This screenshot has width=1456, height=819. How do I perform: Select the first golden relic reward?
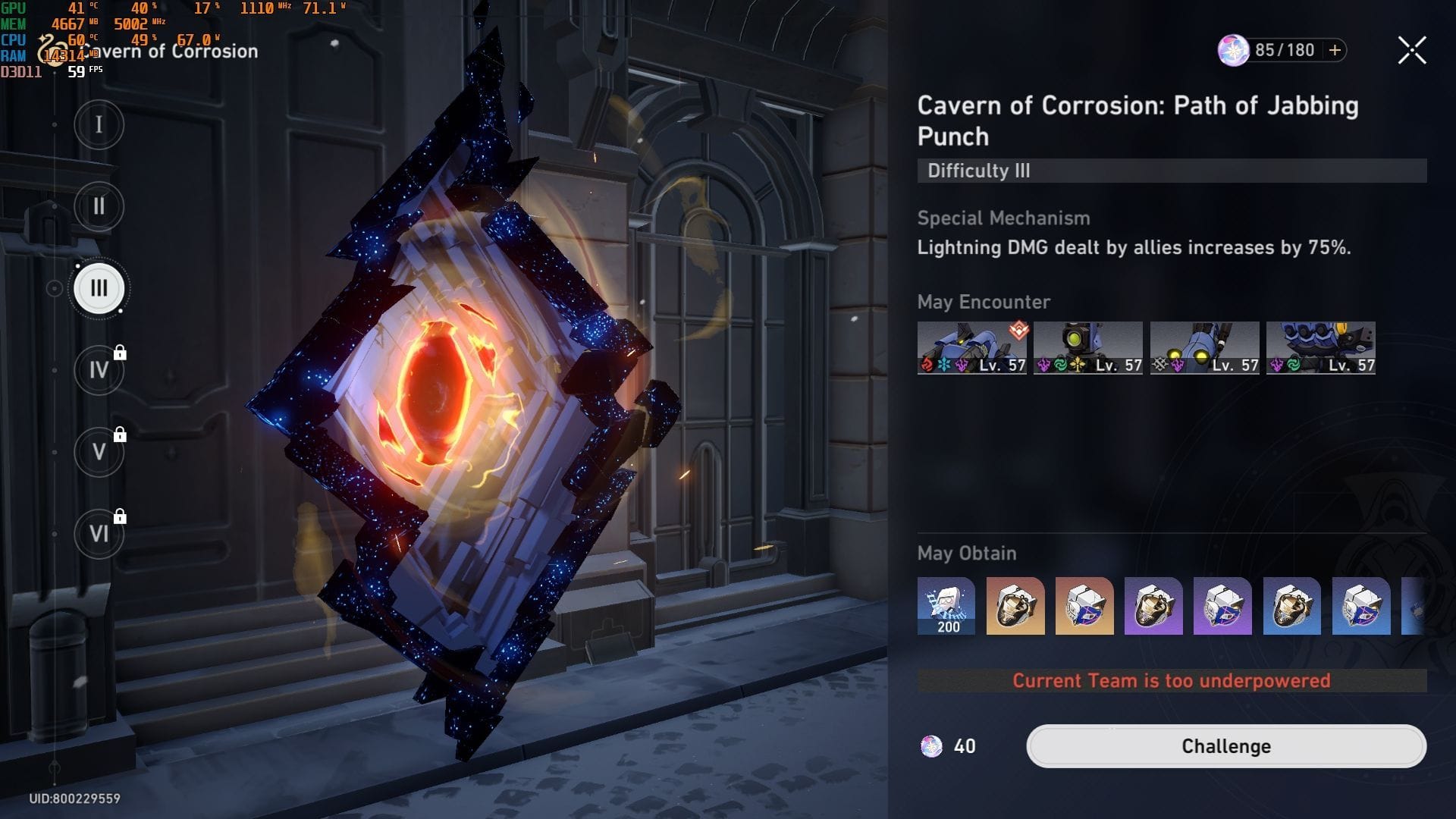click(1015, 607)
